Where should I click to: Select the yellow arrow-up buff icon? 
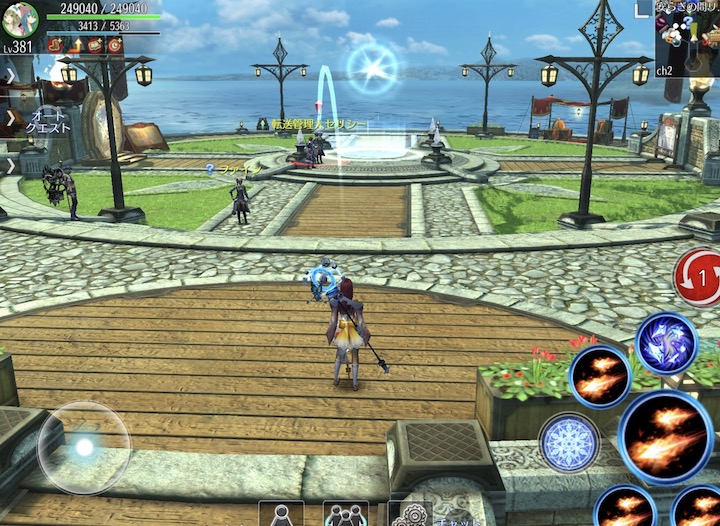[x=75, y=45]
